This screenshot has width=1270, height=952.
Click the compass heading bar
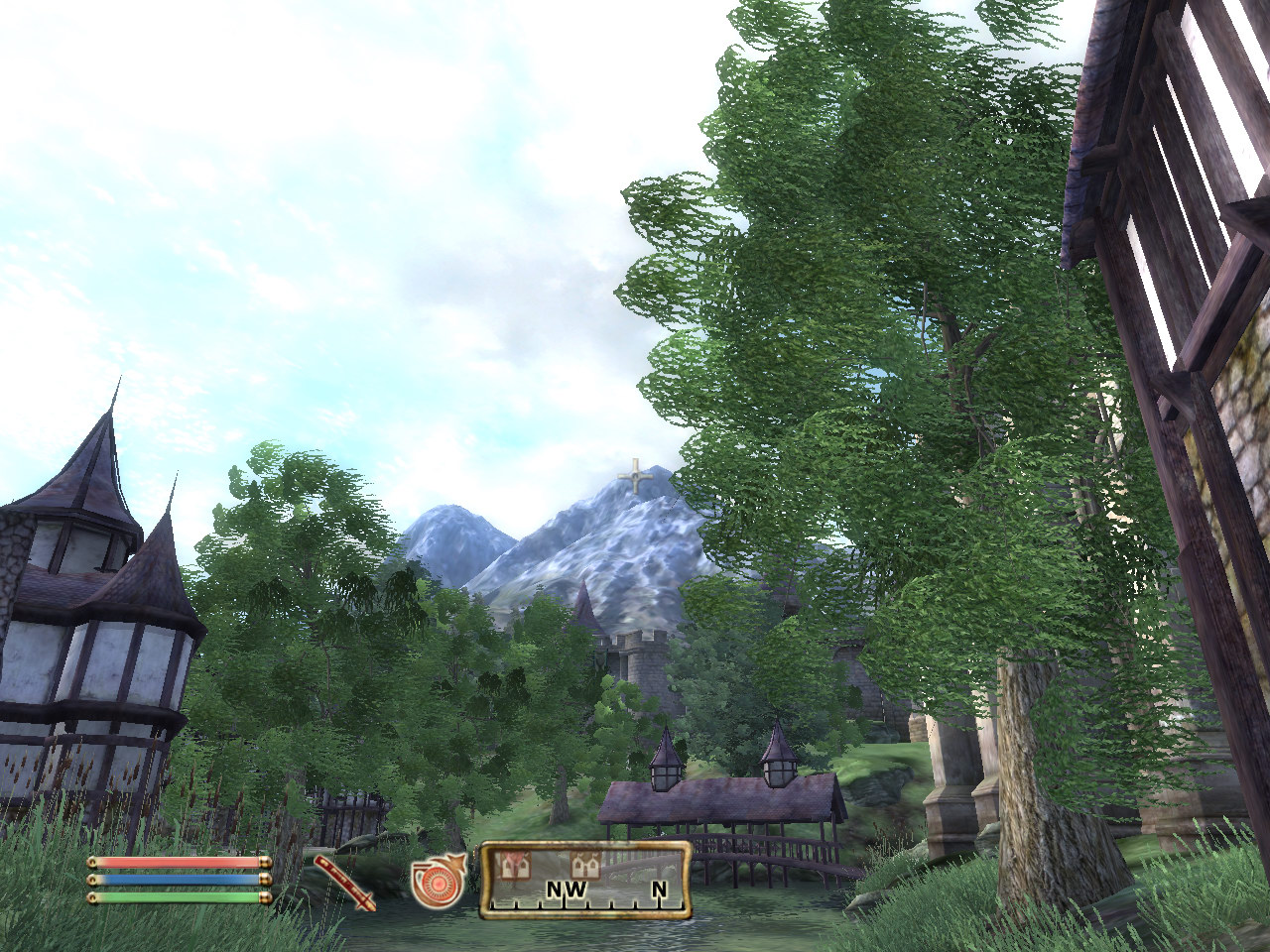(585, 880)
